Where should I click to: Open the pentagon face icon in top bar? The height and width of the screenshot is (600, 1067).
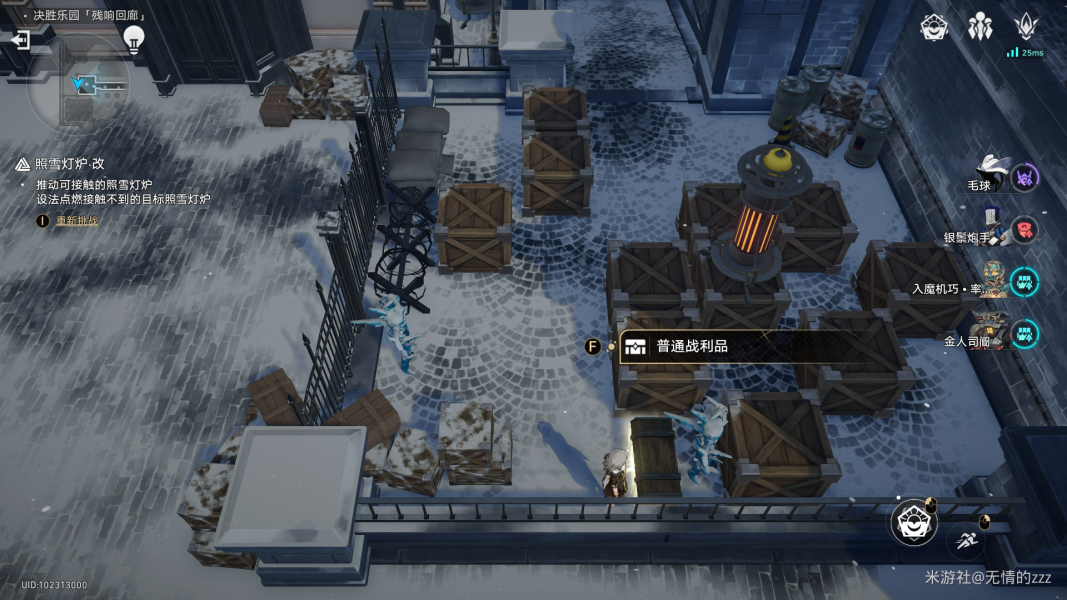(x=934, y=28)
